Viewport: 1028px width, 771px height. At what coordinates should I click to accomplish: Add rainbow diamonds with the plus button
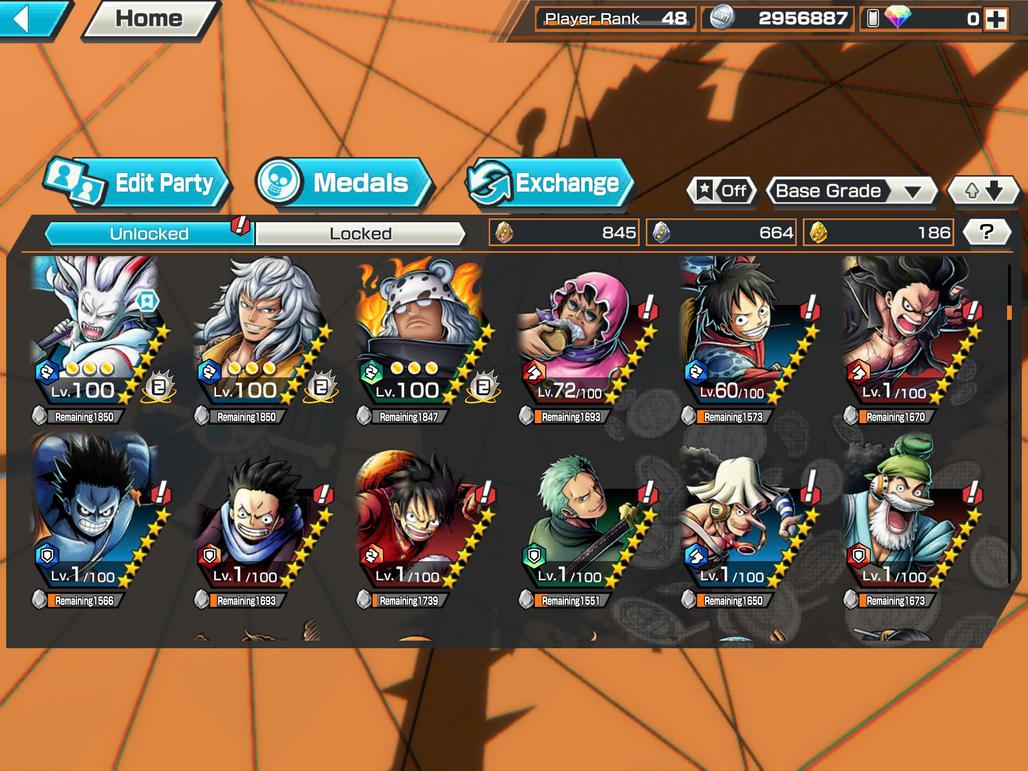pyautogui.click(x=995, y=18)
